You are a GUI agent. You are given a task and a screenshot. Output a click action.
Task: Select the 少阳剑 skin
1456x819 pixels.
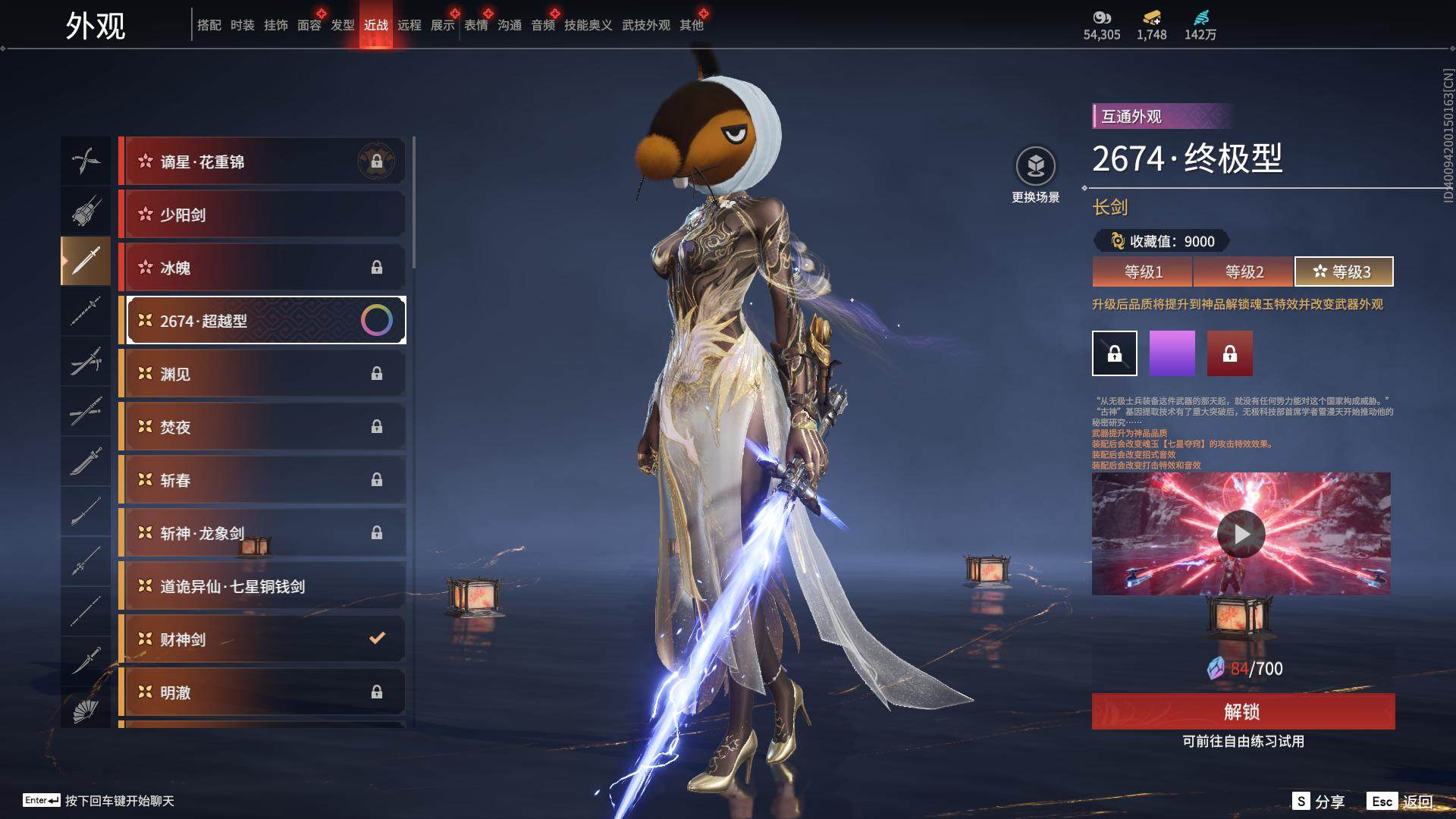coord(262,215)
